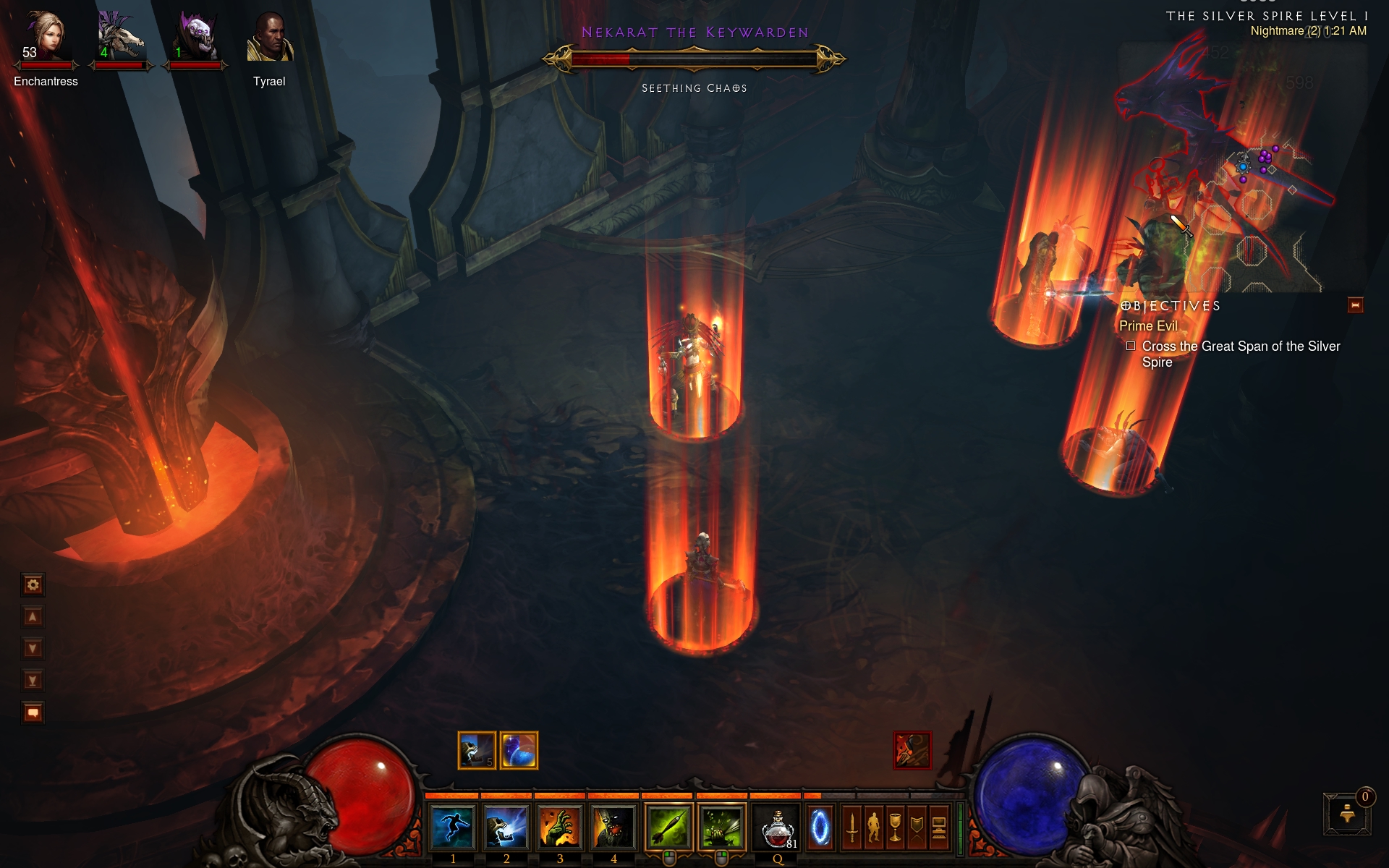Image resolution: width=1389 pixels, height=868 pixels.
Task: Drink the health potion
Action: 777,826
